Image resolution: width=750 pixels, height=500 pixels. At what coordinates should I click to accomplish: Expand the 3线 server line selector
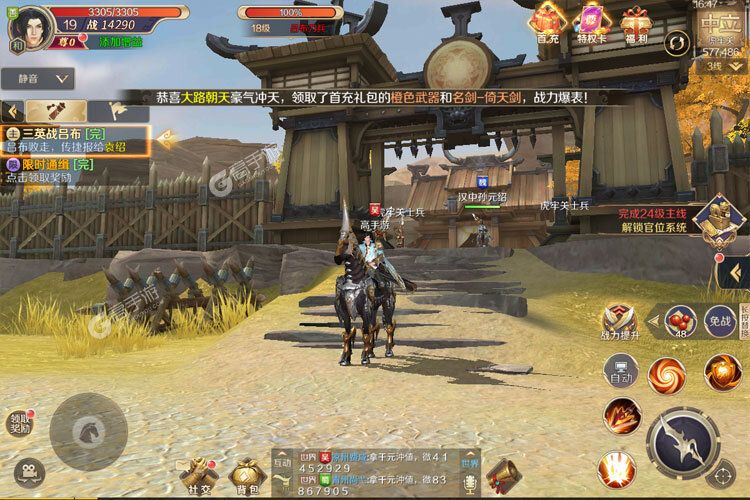coord(716,65)
